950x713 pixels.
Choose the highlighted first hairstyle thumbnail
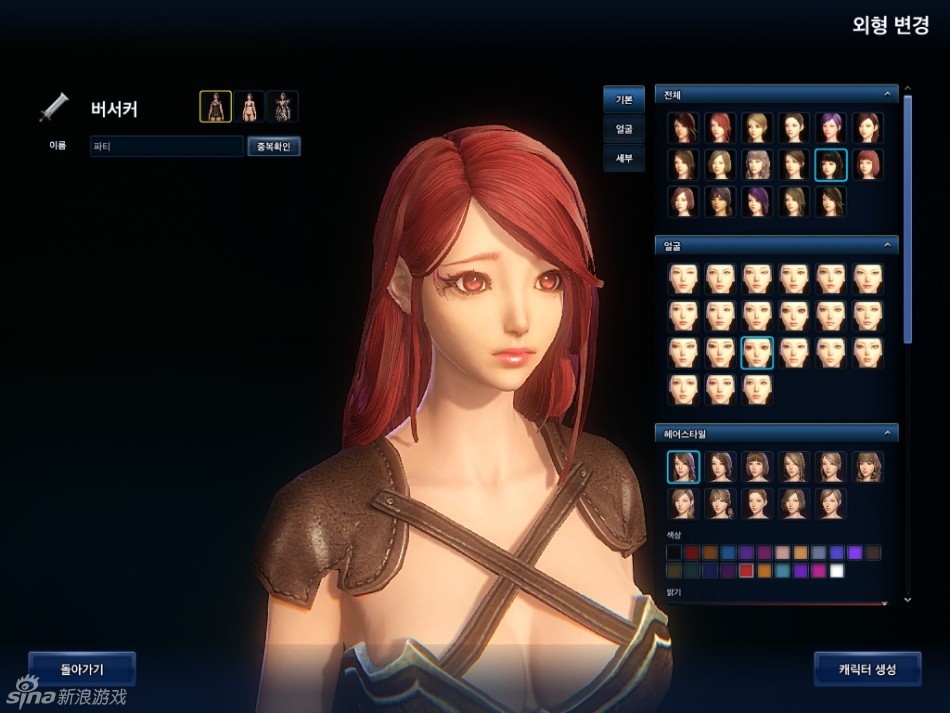point(683,467)
